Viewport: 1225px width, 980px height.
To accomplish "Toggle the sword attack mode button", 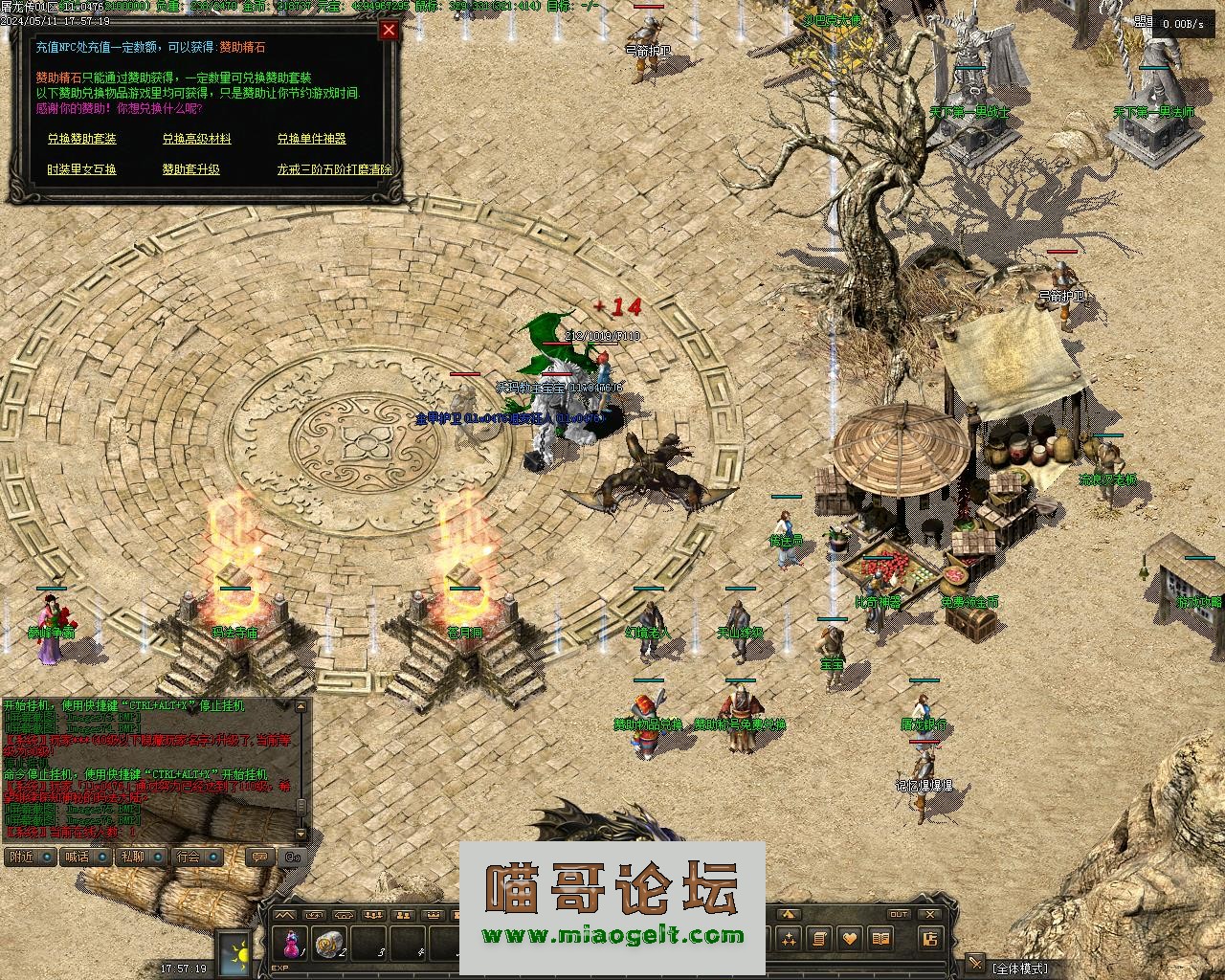I will tap(975, 963).
